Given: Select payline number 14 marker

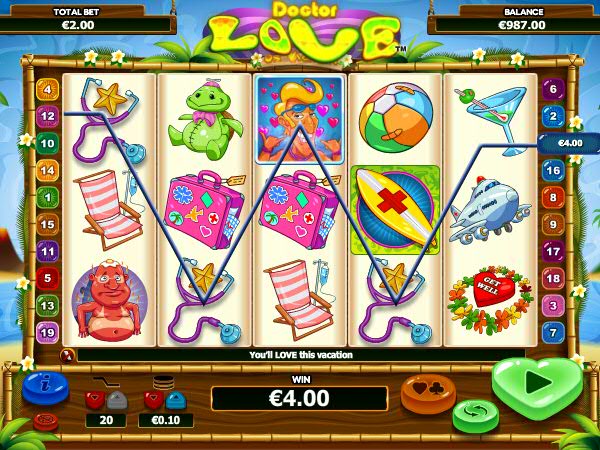Looking at the screenshot, I should pos(46,171).
